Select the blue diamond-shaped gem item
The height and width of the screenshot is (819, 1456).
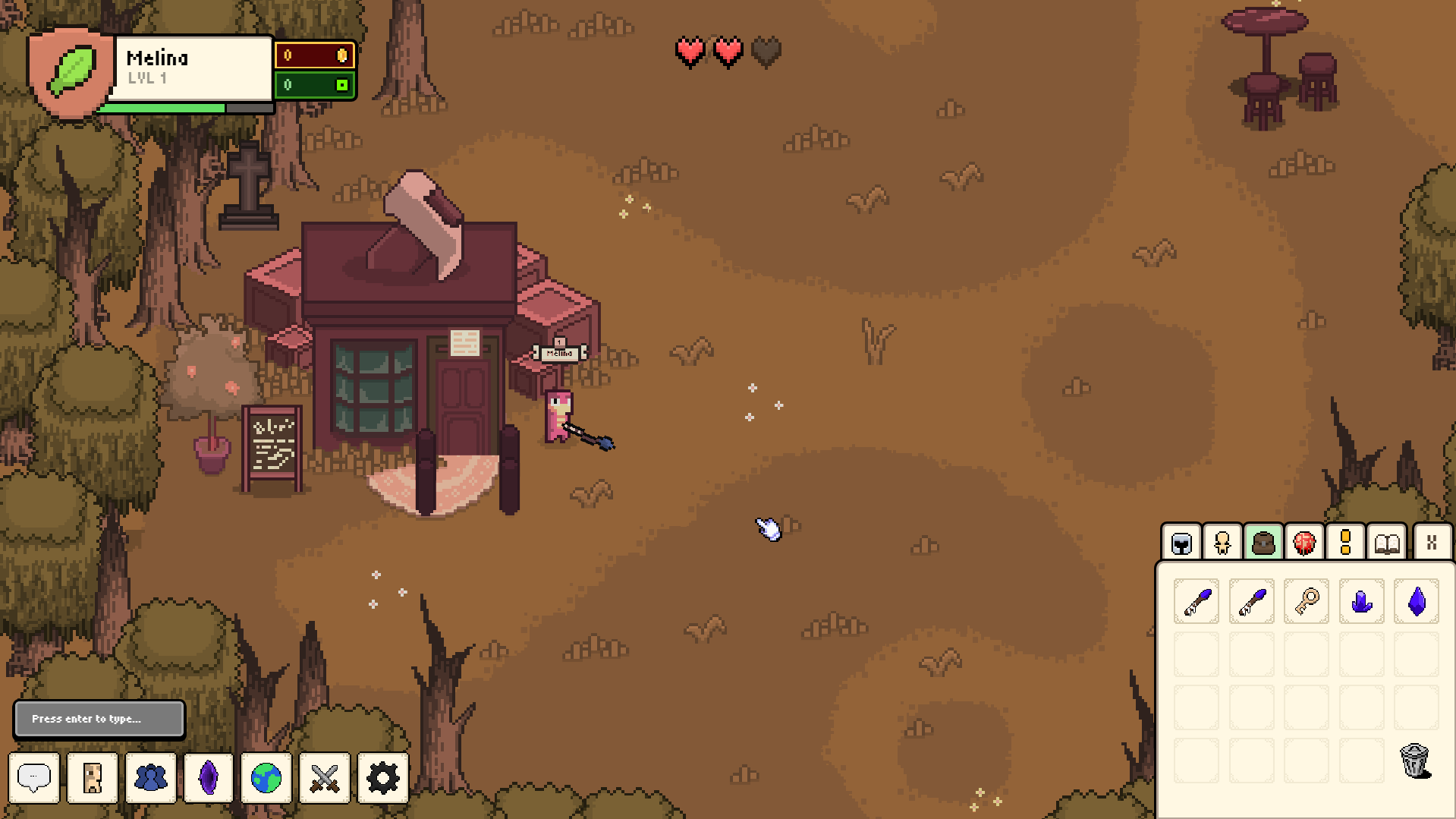[x=1417, y=601]
